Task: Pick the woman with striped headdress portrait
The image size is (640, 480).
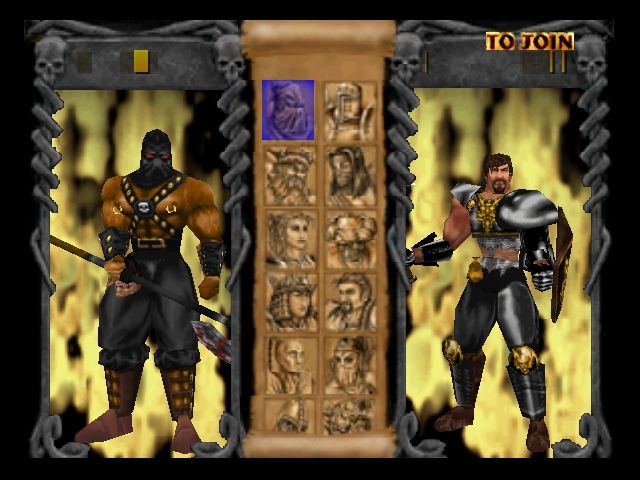Action: [x=288, y=300]
